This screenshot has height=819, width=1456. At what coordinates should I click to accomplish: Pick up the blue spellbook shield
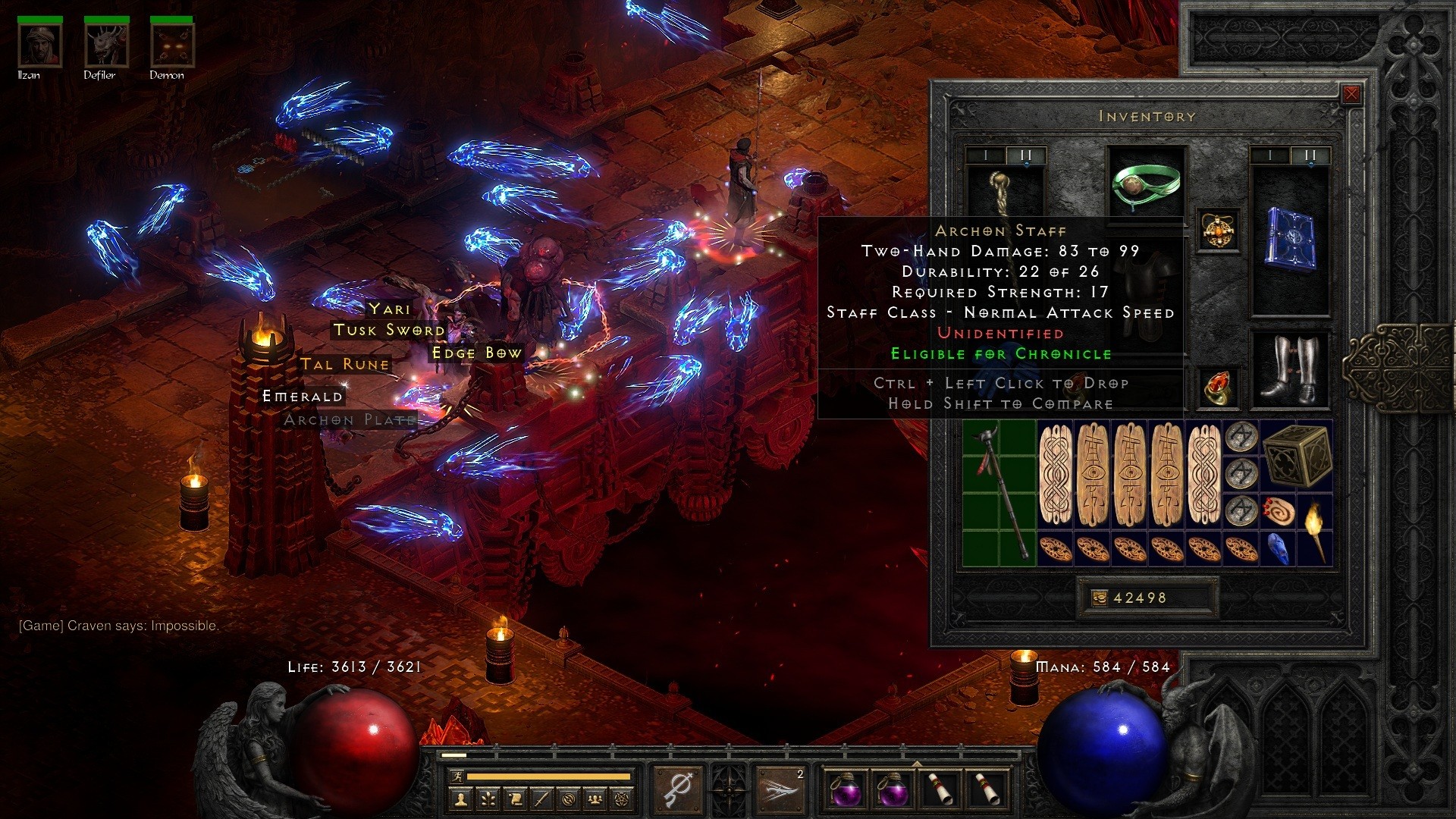(1289, 238)
